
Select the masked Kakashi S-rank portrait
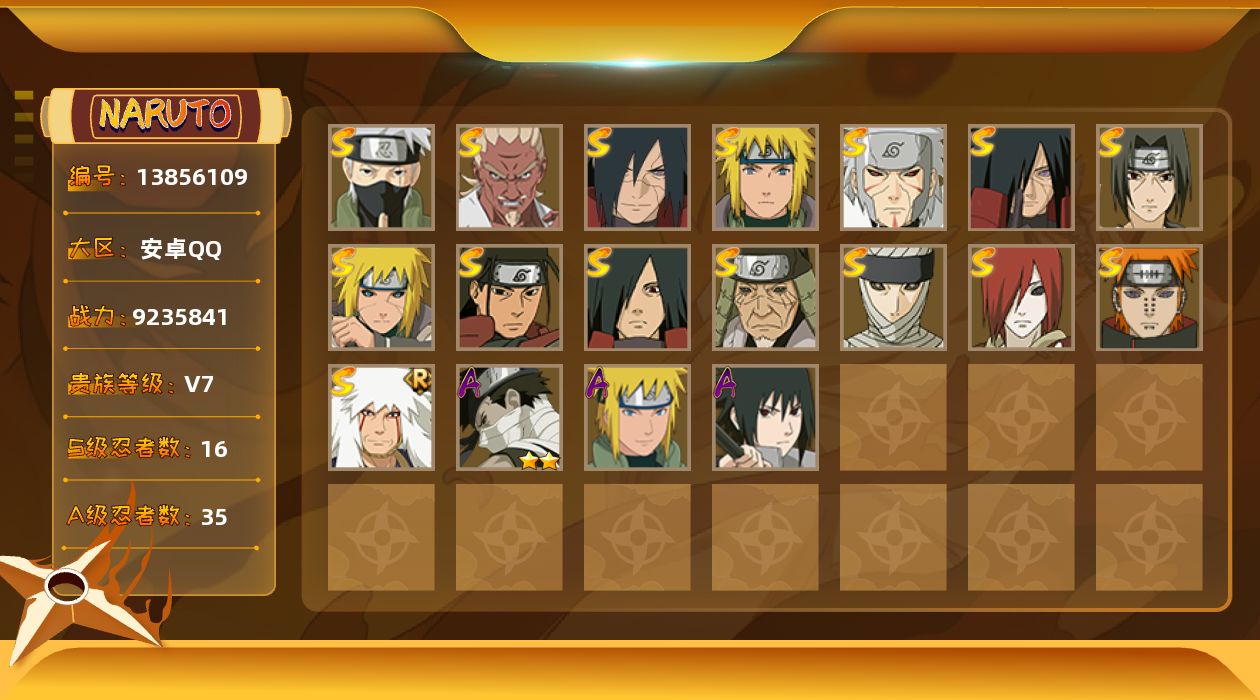(x=381, y=177)
